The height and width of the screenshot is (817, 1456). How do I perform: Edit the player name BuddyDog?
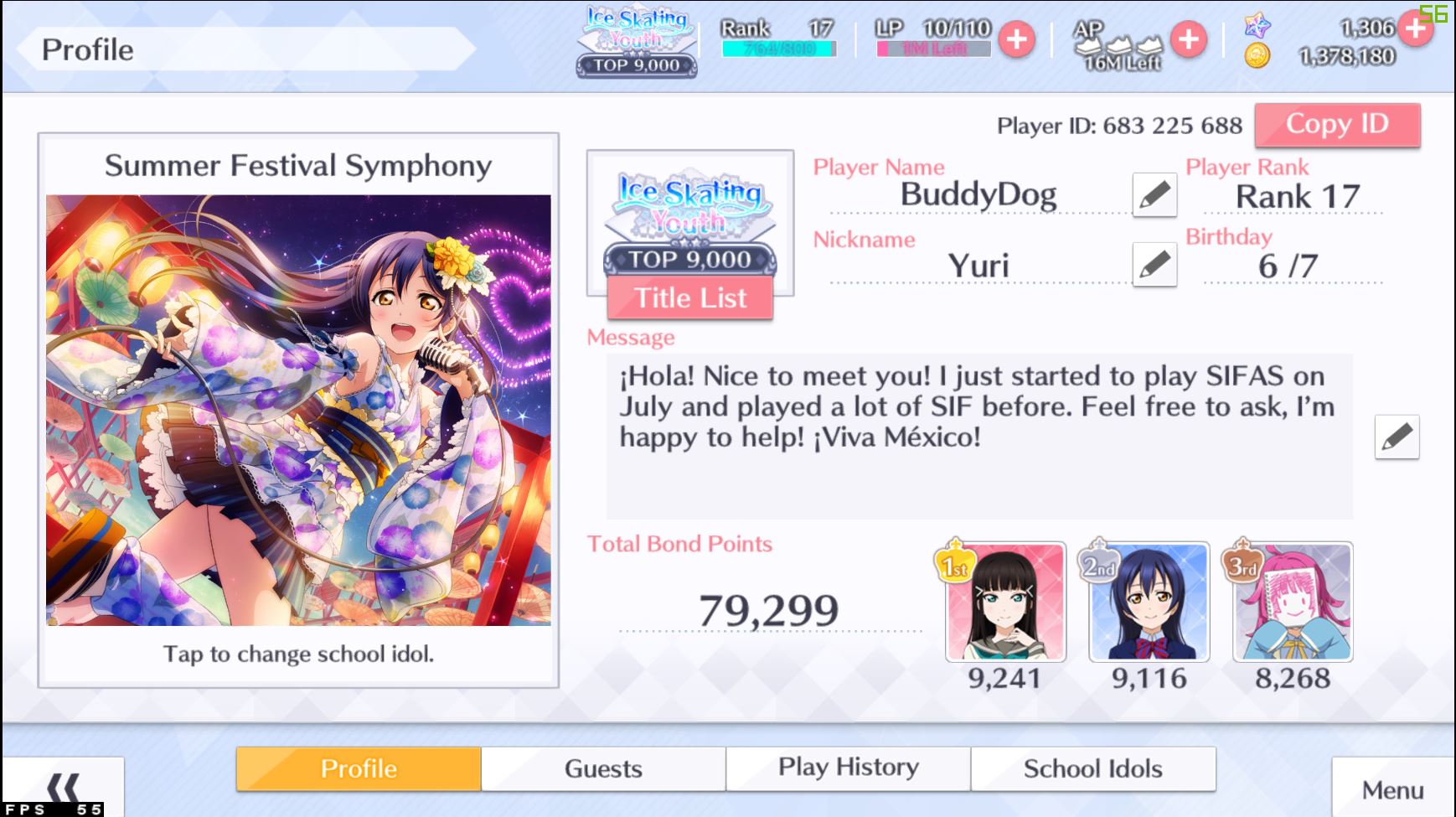point(1154,195)
